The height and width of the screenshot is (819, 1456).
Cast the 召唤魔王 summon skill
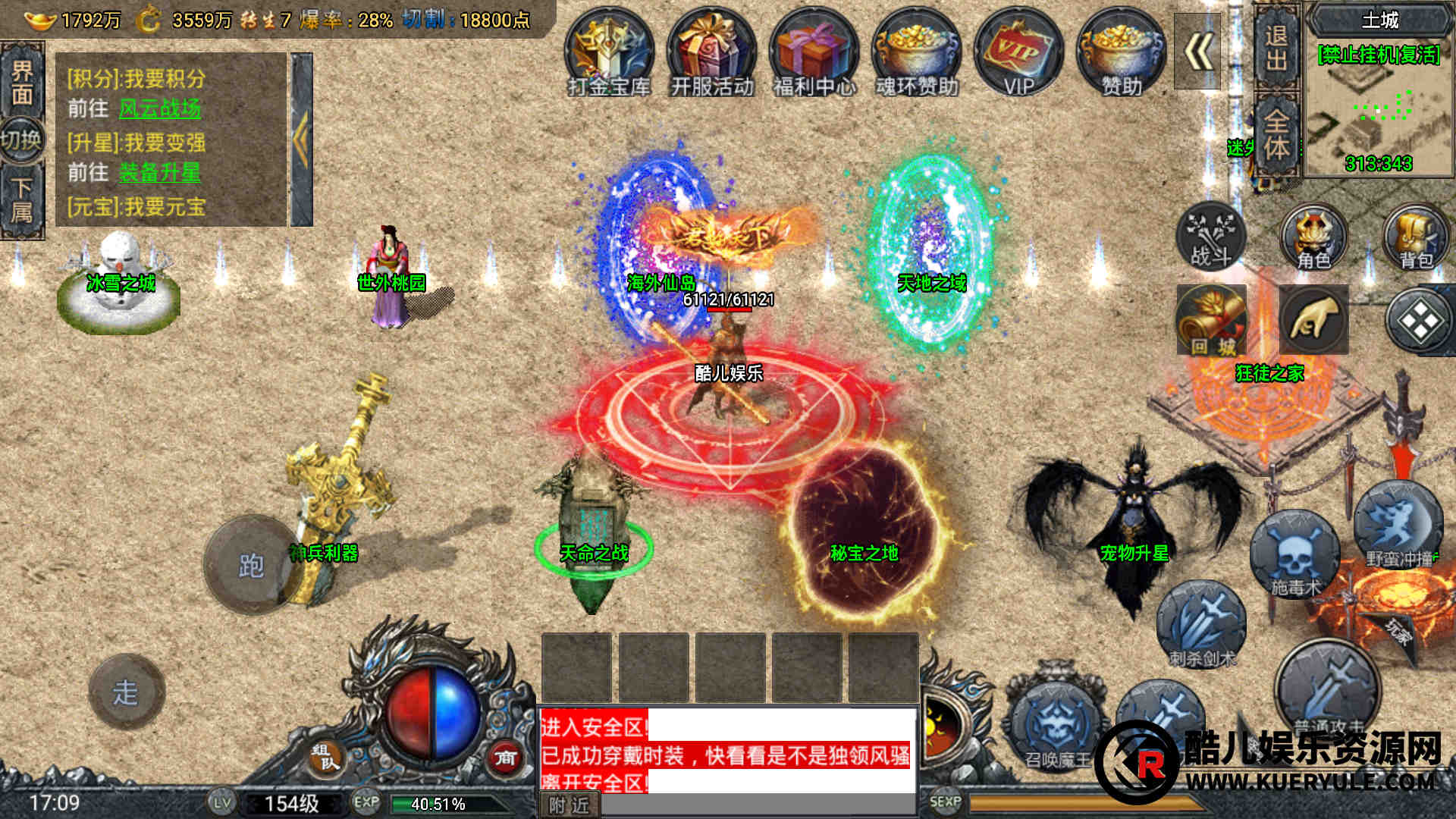click(x=1056, y=724)
